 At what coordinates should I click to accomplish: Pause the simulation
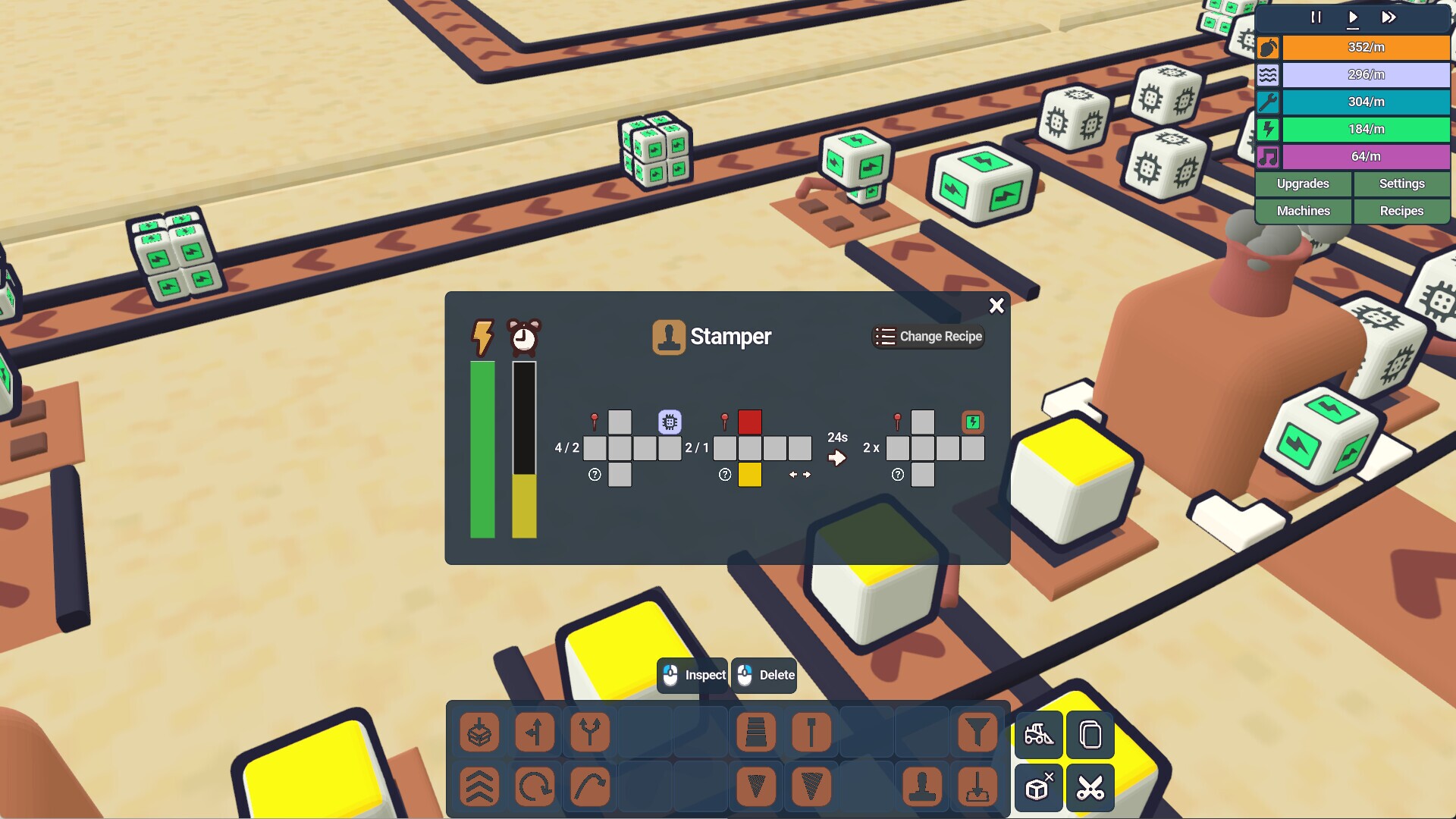(x=1316, y=17)
